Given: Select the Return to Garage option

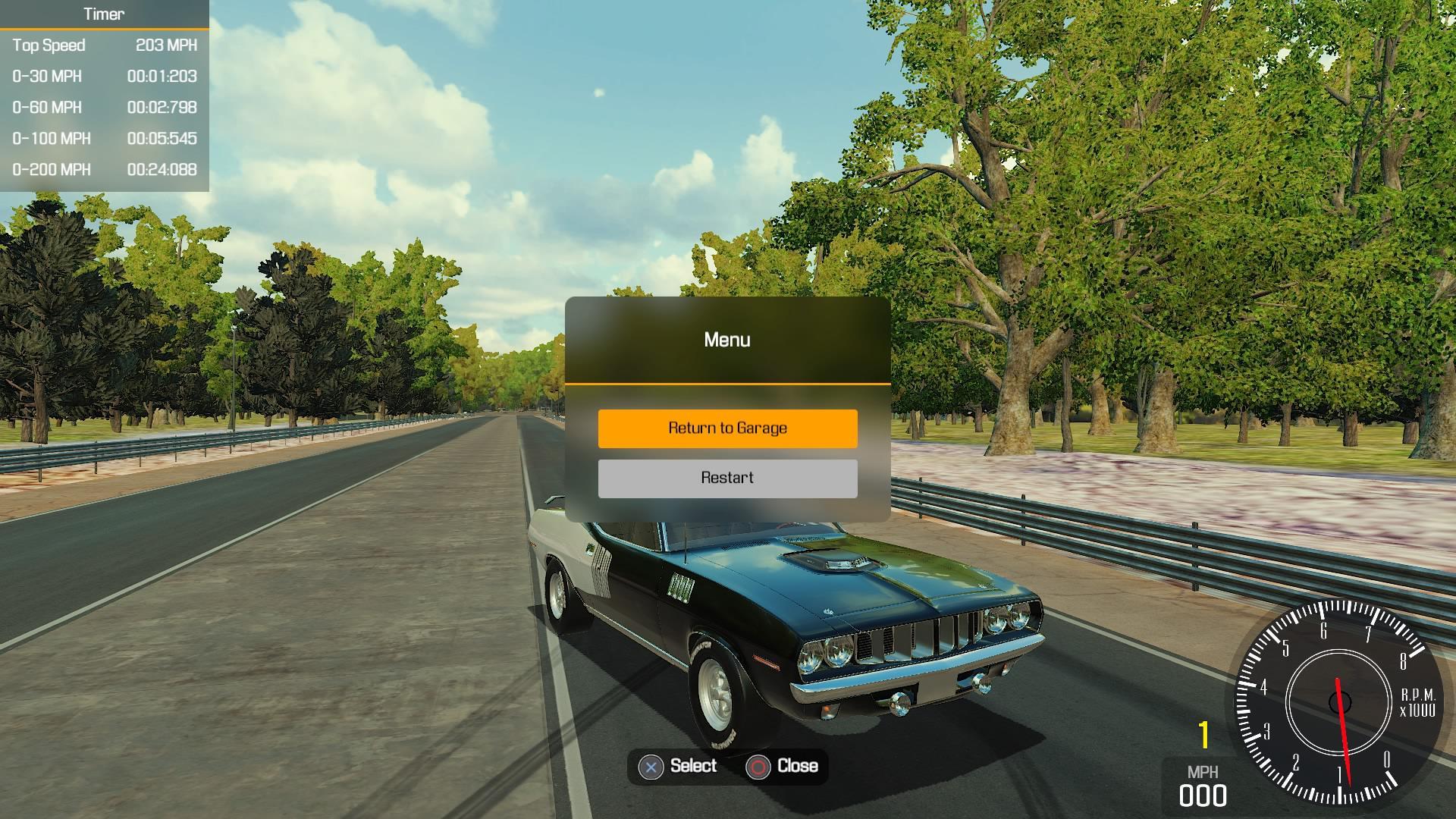Looking at the screenshot, I should [726, 428].
